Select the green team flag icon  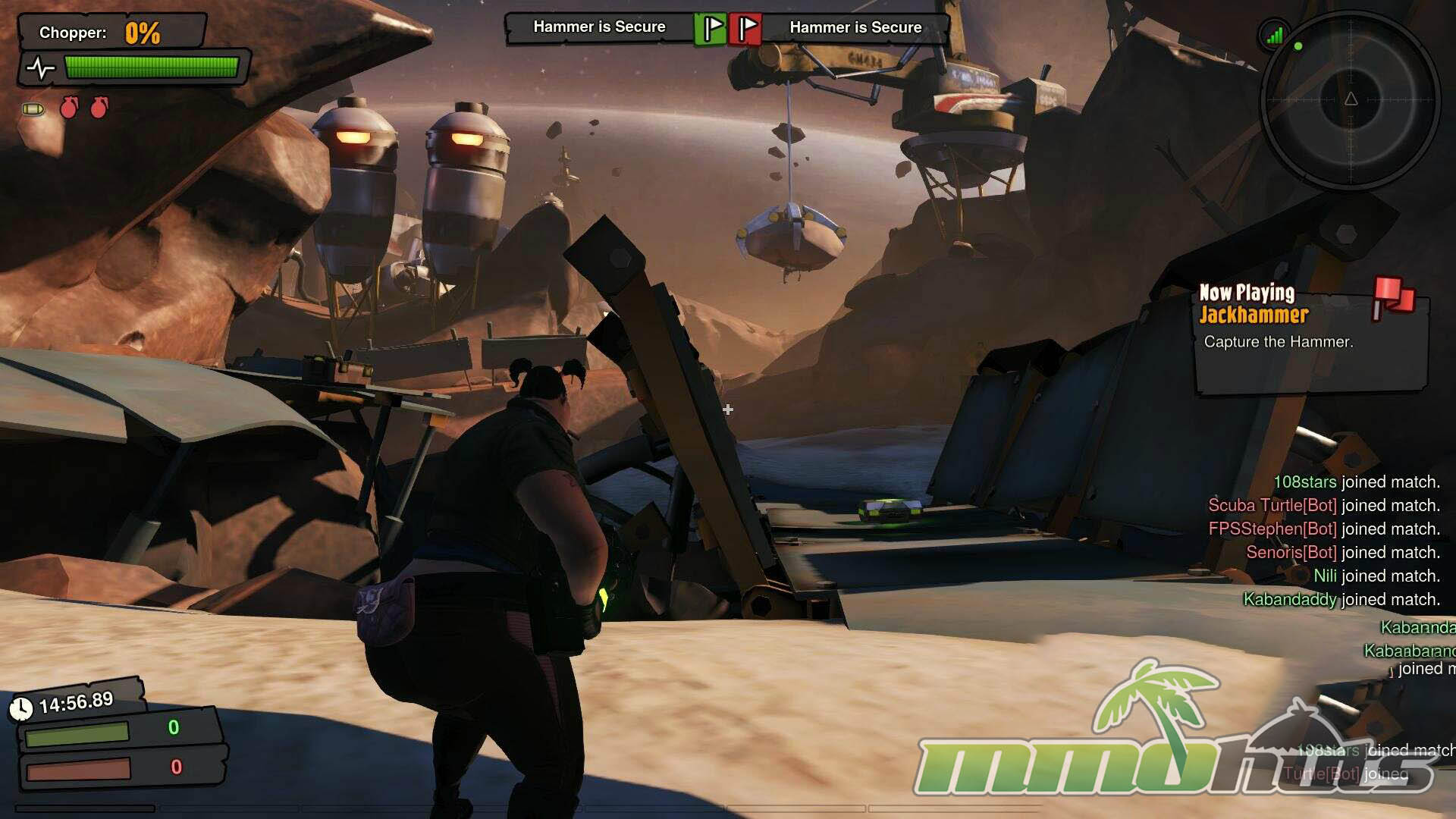click(x=711, y=29)
